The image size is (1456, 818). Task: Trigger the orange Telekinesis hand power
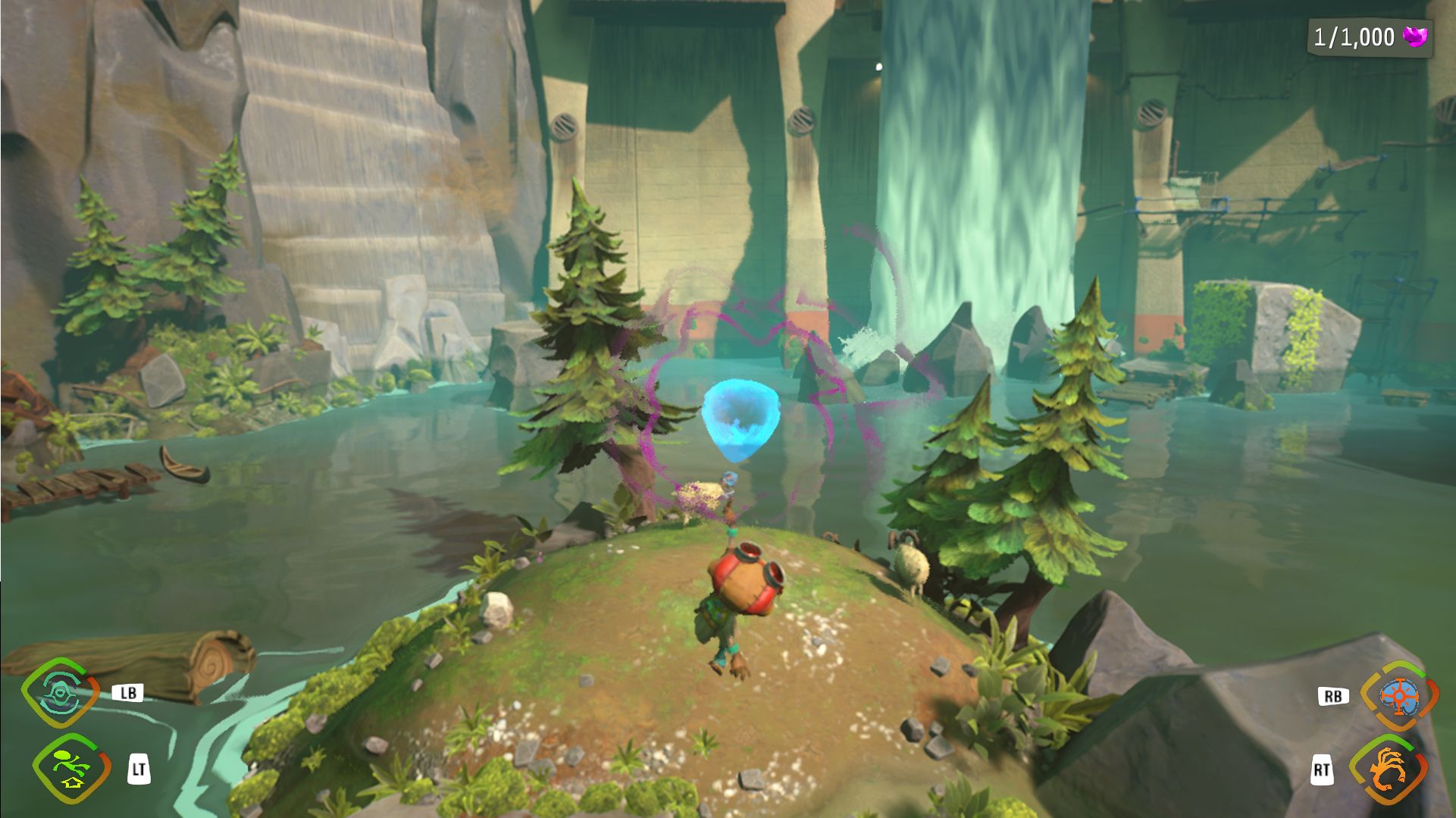coord(1389,769)
